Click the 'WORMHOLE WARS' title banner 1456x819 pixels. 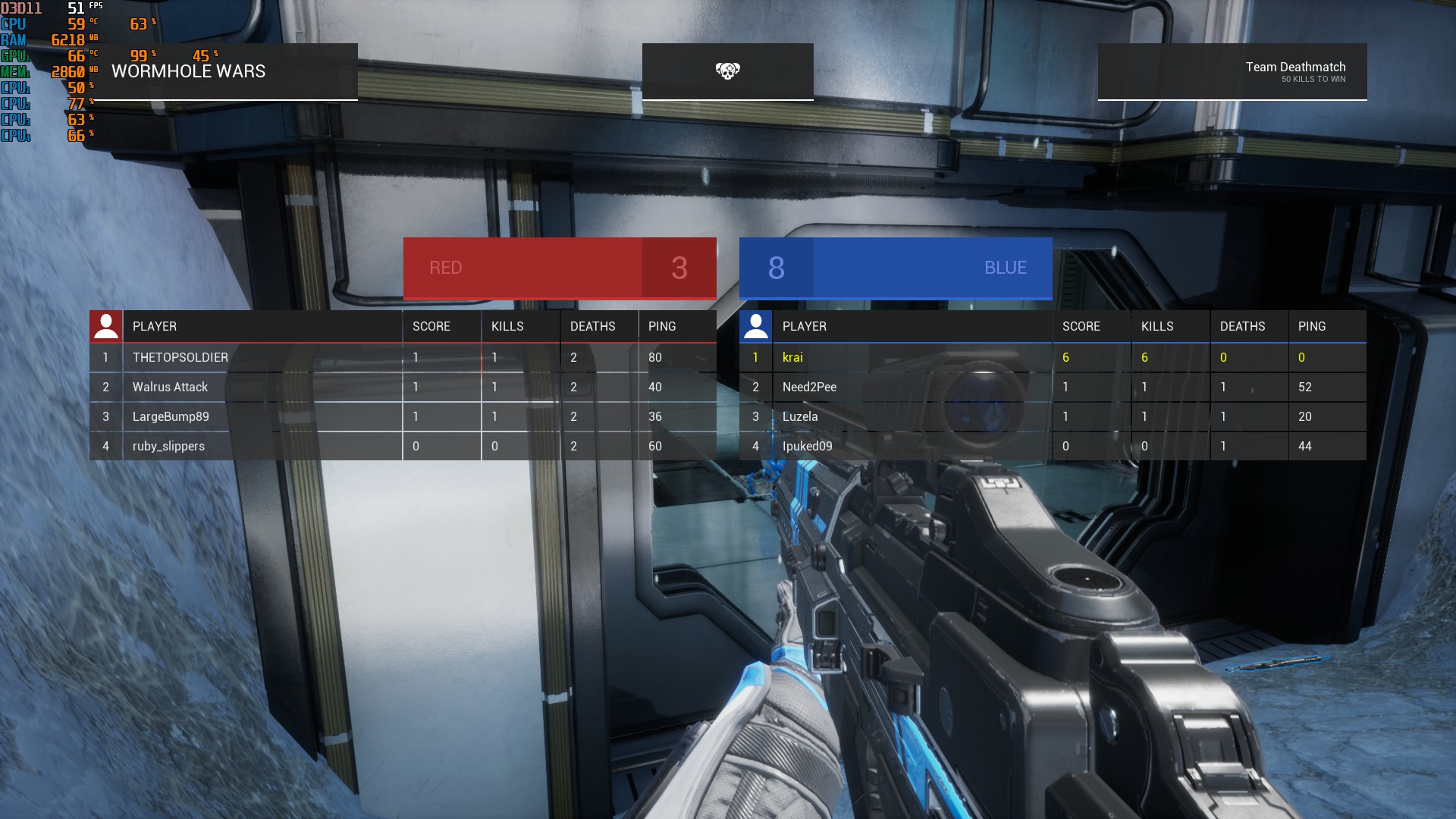[x=188, y=71]
